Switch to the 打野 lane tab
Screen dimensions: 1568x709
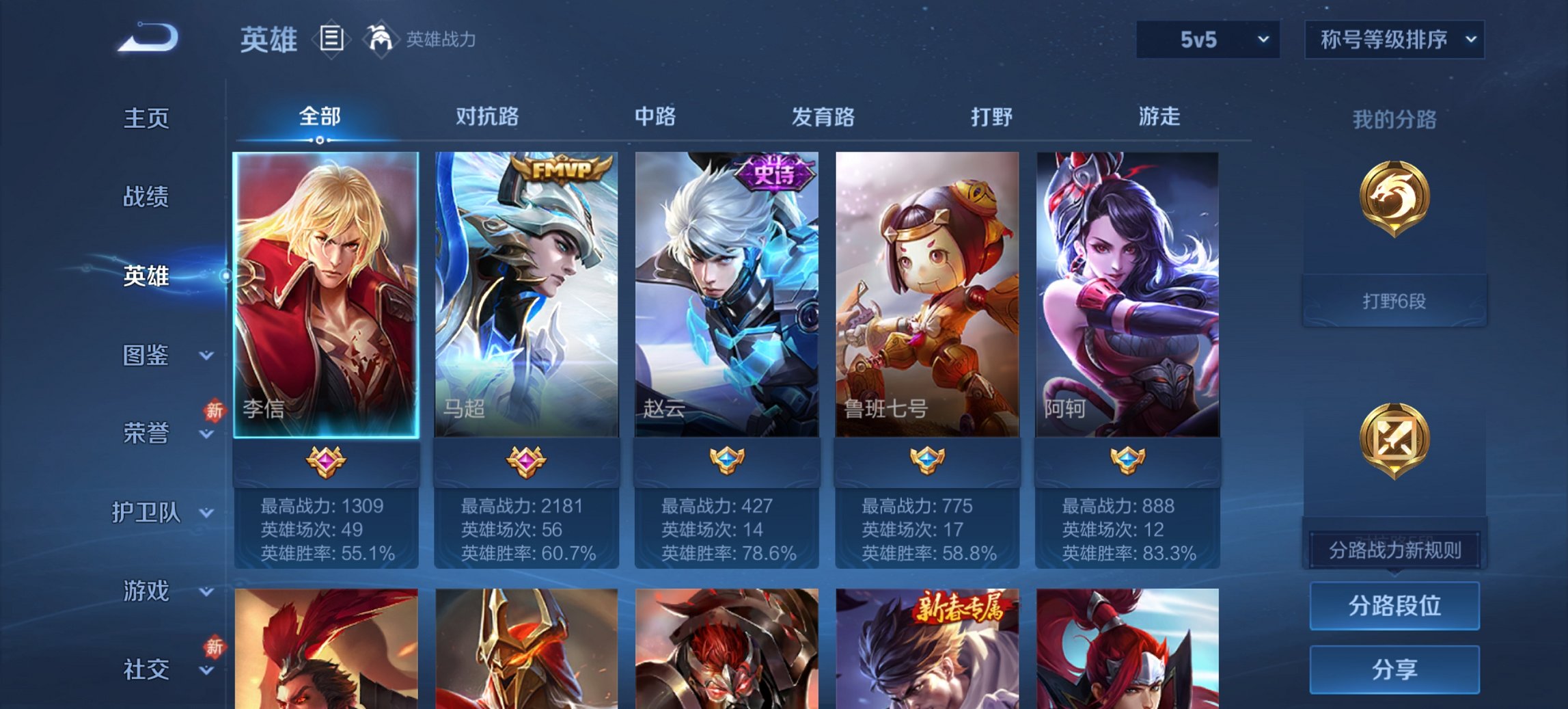993,117
